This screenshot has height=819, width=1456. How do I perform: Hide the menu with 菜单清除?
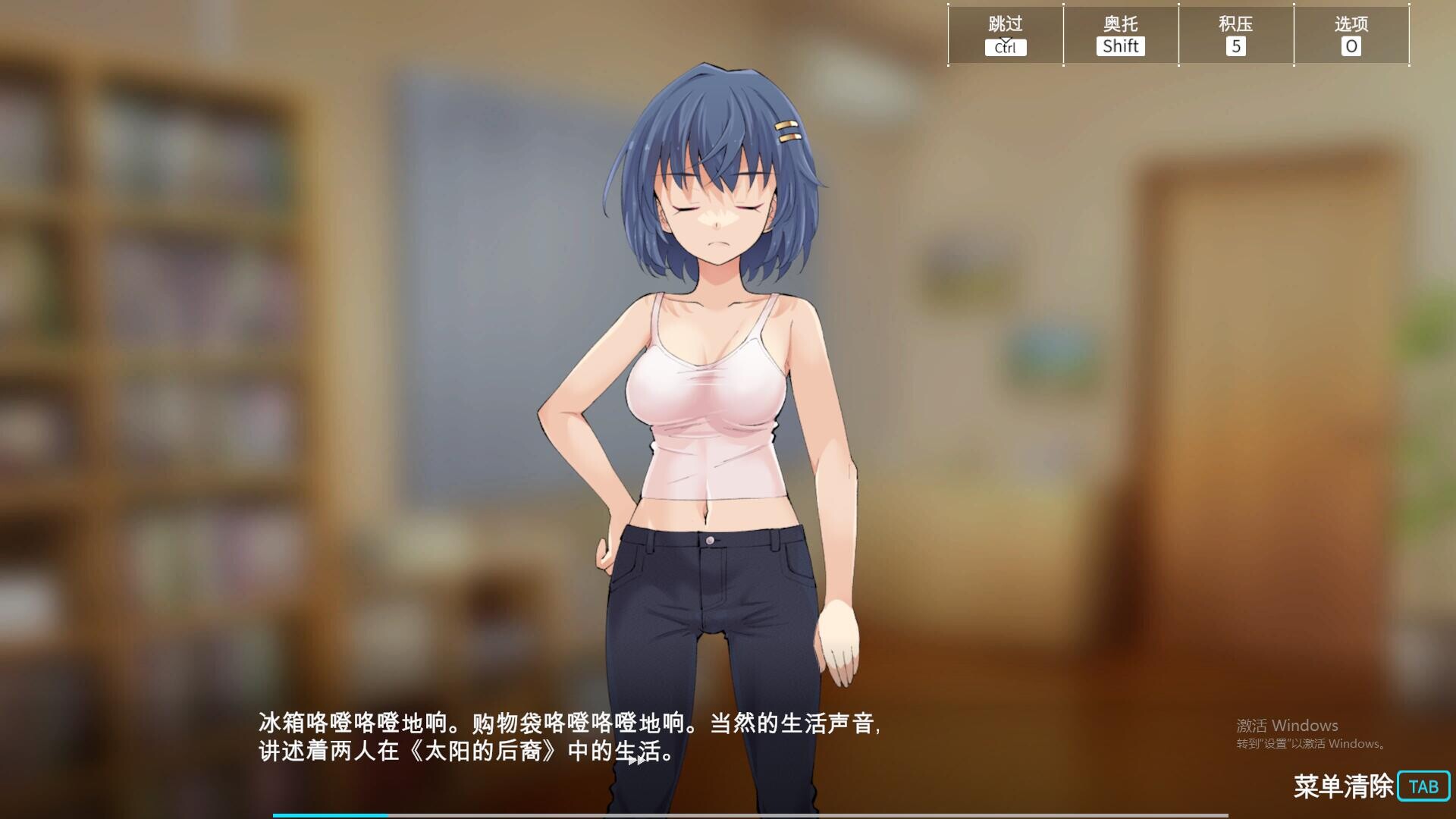[1371, 786]
